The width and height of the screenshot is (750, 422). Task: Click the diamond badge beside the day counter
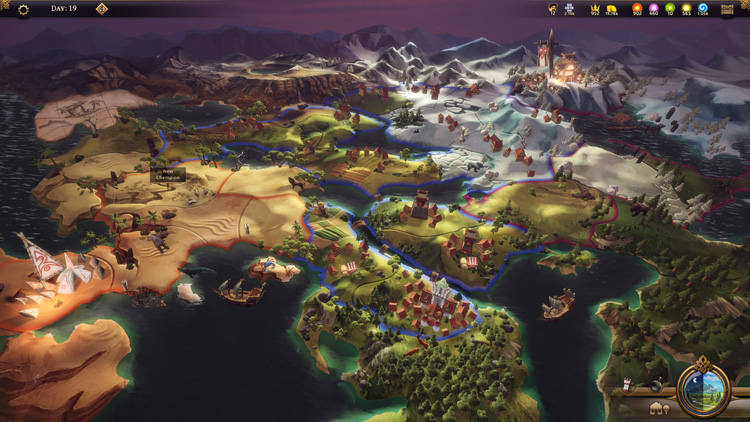pos(101,9)
